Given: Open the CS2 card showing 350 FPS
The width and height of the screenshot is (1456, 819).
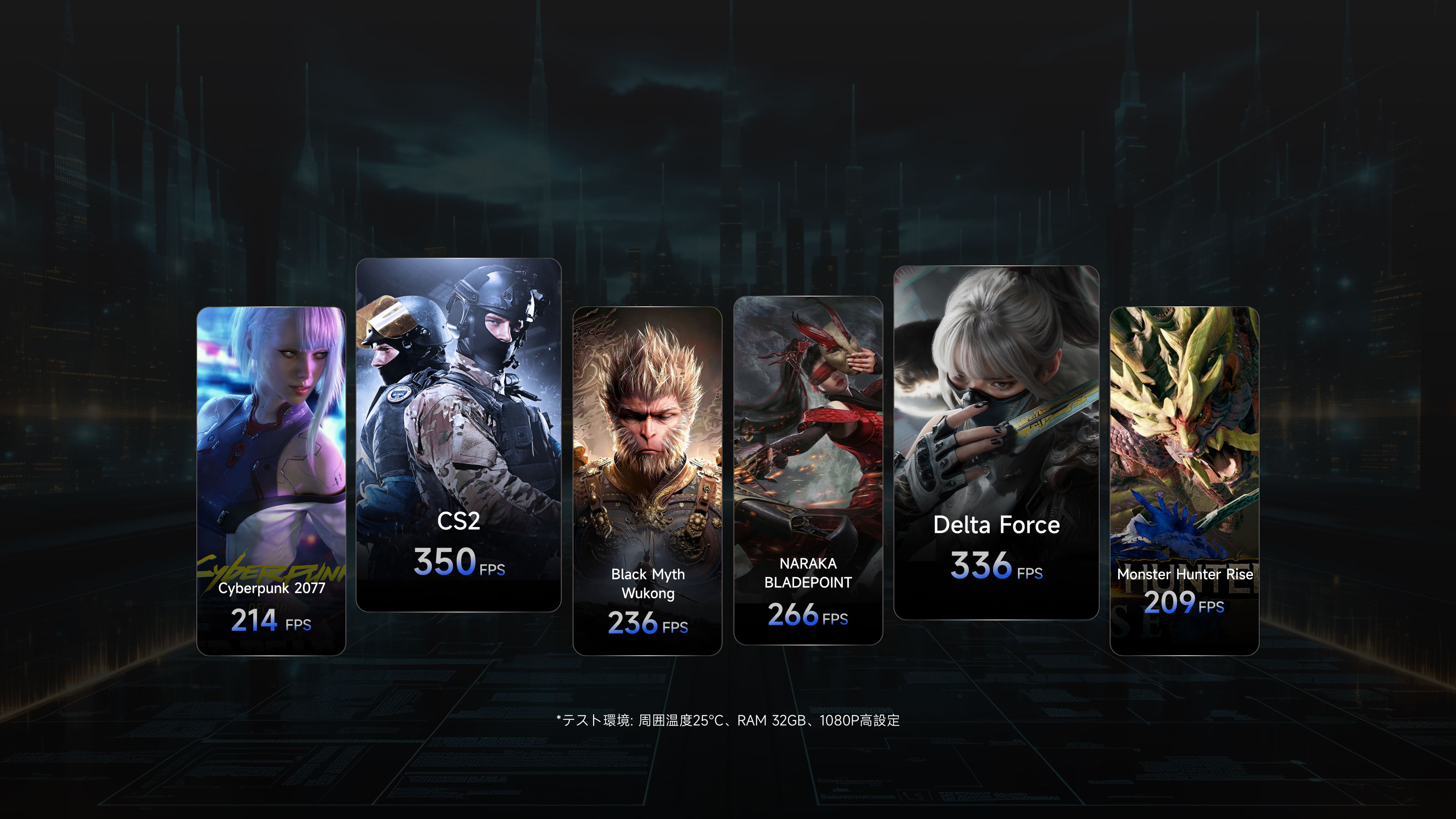Looking at the screenshot, I should click(458, 434).
